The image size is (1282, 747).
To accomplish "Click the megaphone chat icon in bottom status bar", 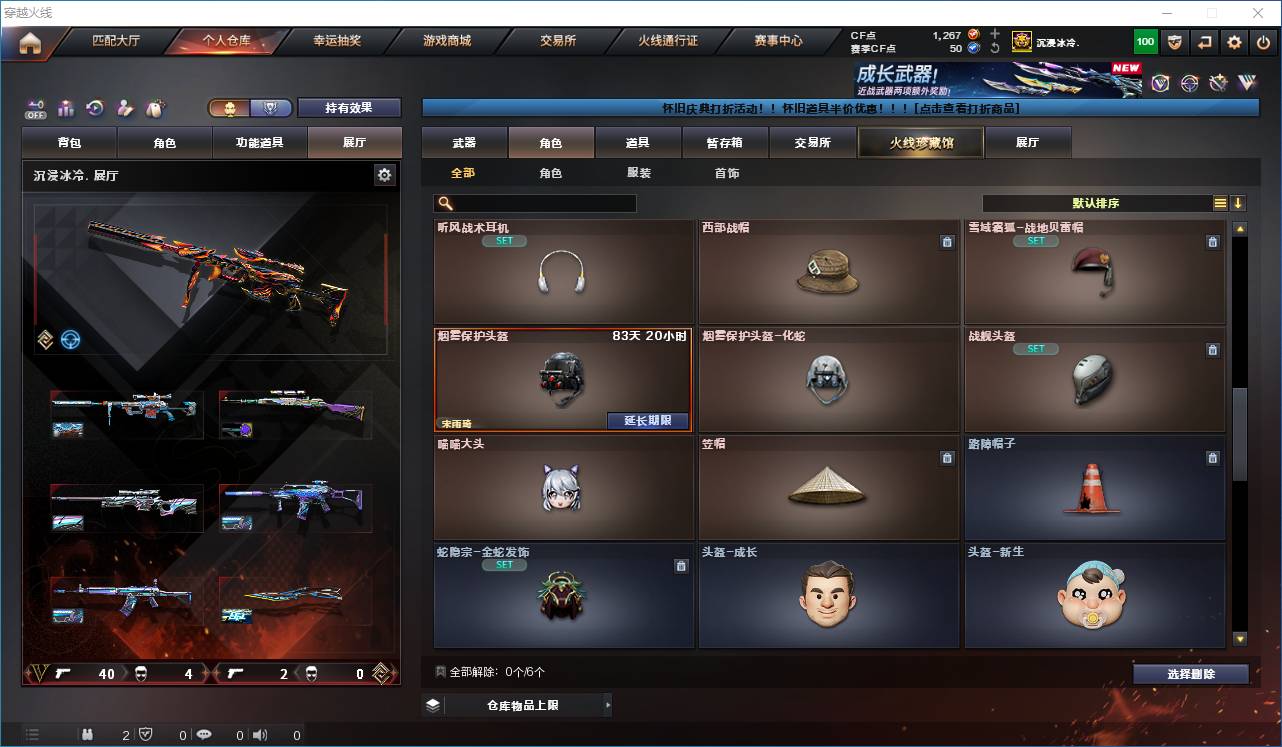I will pos(204,735).
